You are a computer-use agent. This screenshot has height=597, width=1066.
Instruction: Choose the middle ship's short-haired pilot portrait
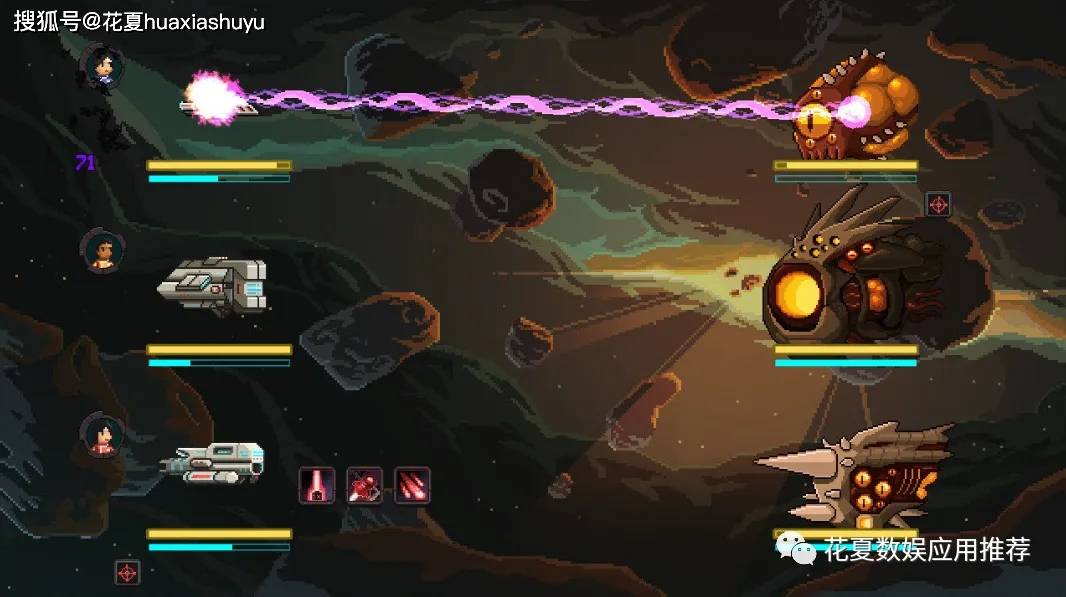[103, 250]
